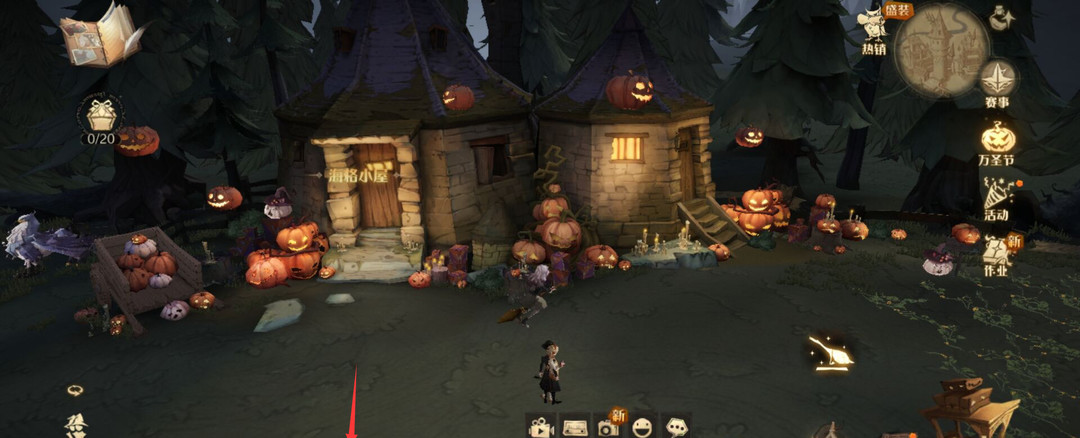Activate the glowing broomstick icon
This screenshot has width=1080, height=438.
tap(830, 351)
